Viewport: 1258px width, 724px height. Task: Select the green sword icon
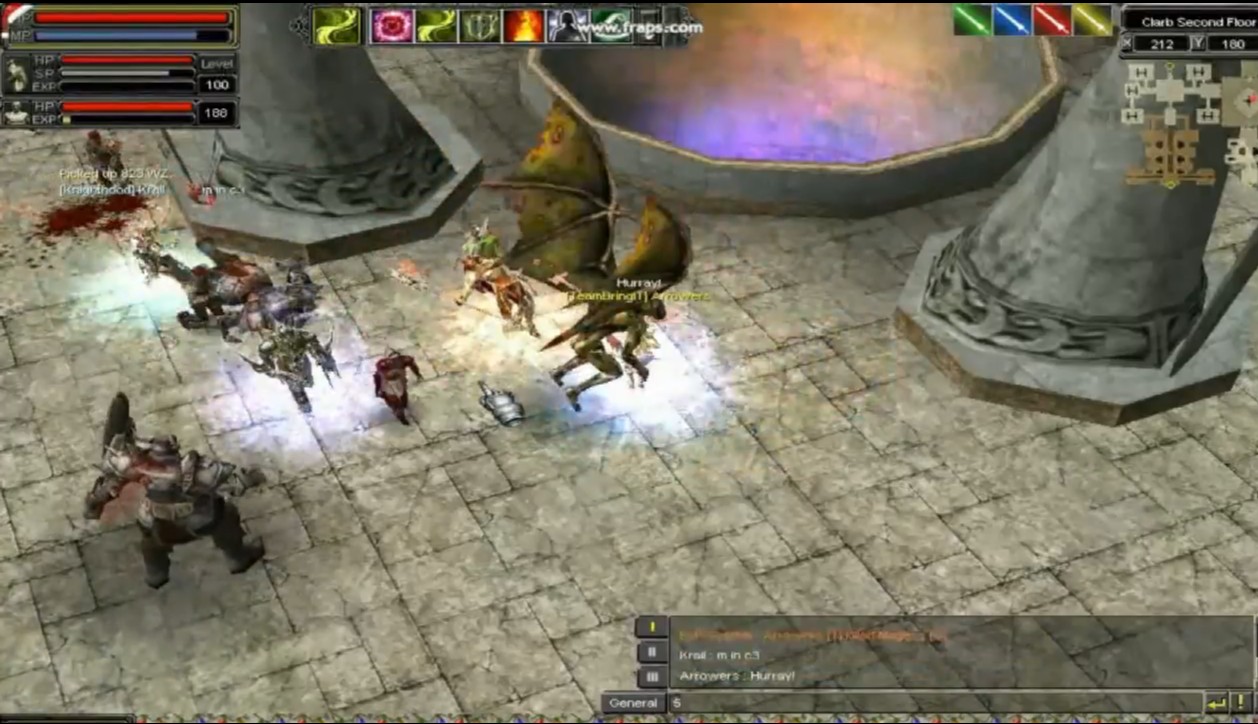972,20
